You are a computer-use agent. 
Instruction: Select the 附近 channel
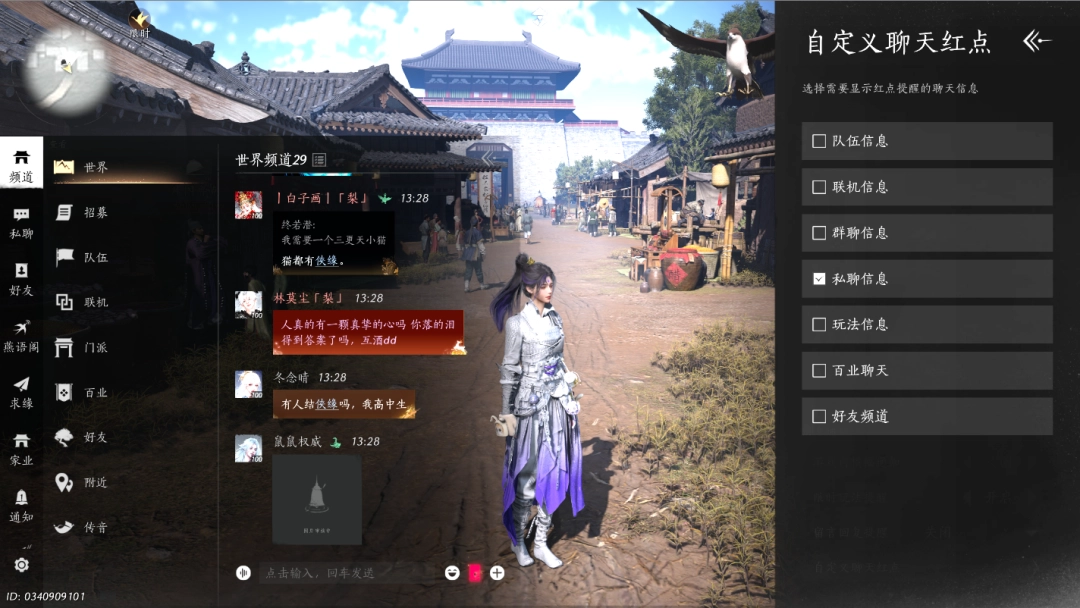[x=95, y=482]
